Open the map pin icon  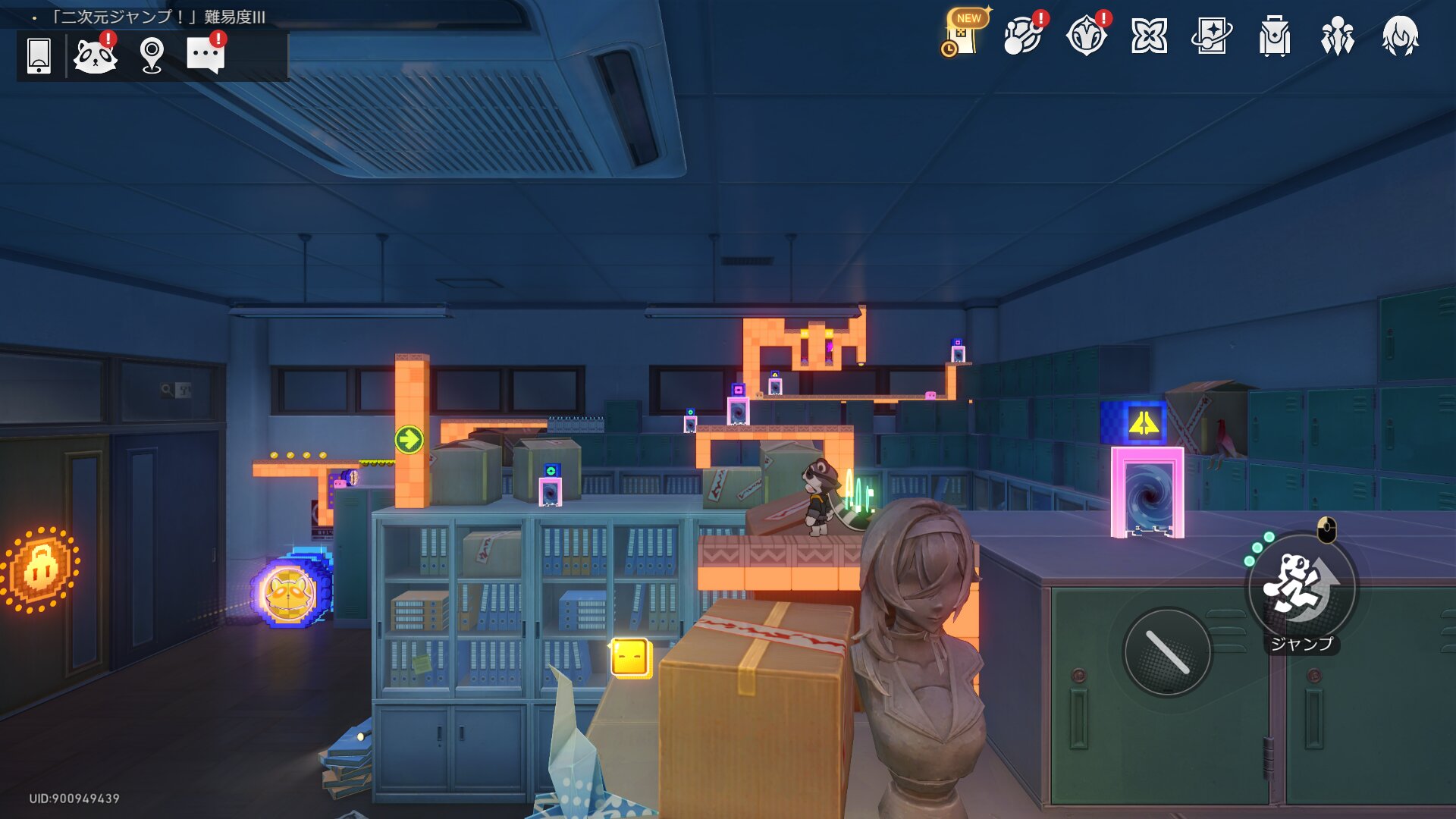tap(152, 55)
